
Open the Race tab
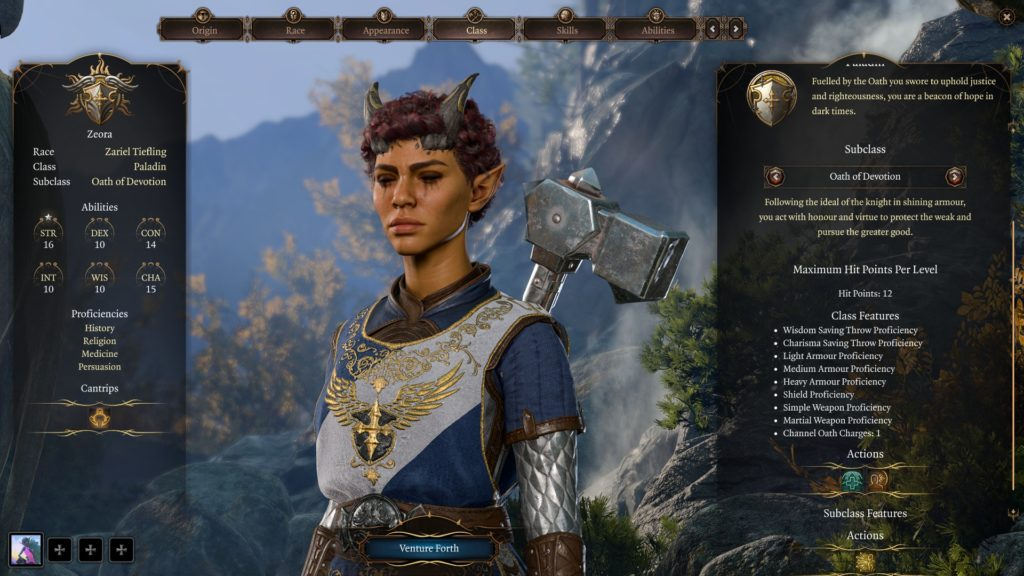tap(293, 27)
